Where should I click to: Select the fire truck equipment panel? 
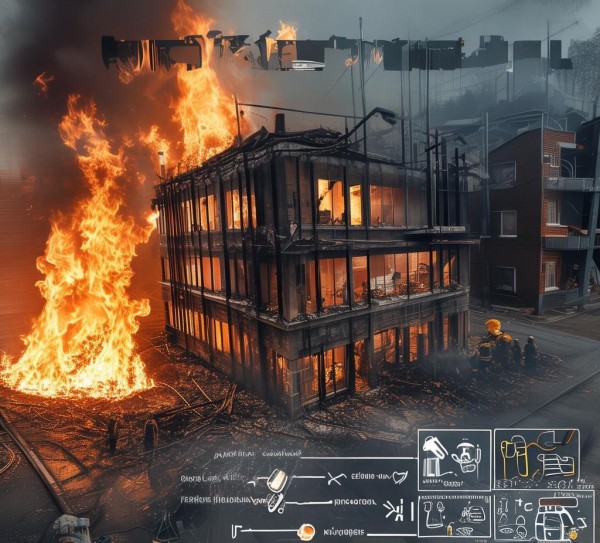pos(536,516)
